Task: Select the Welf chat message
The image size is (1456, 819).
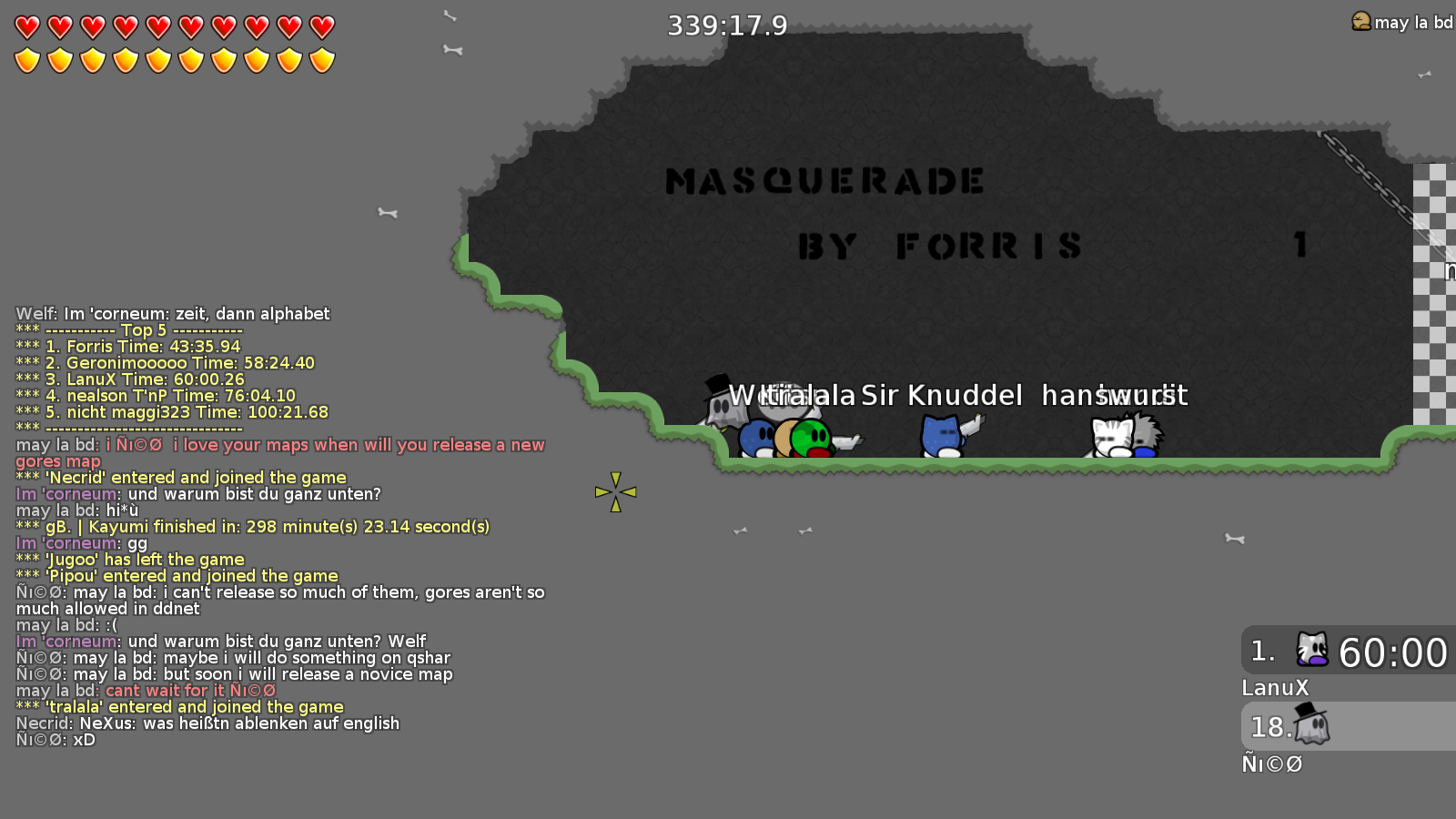Action: click(171, 313)
